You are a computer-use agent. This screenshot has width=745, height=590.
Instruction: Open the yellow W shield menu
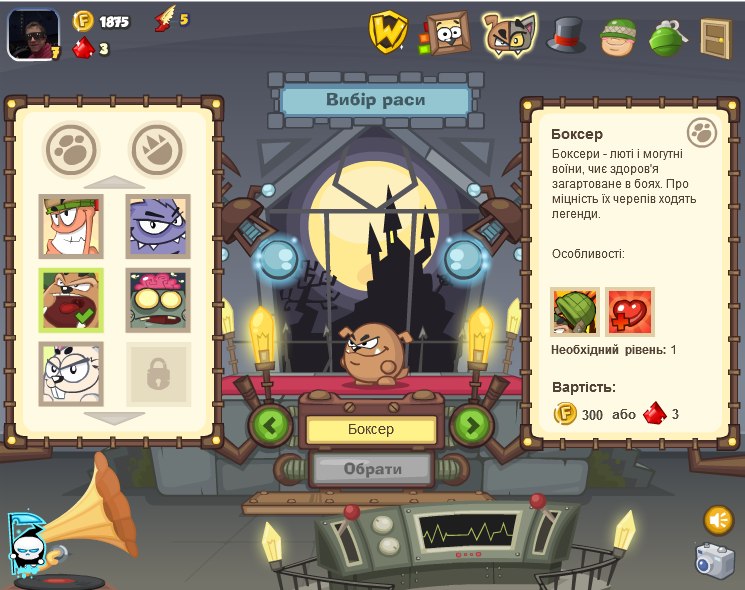click(x=387, y=32)
